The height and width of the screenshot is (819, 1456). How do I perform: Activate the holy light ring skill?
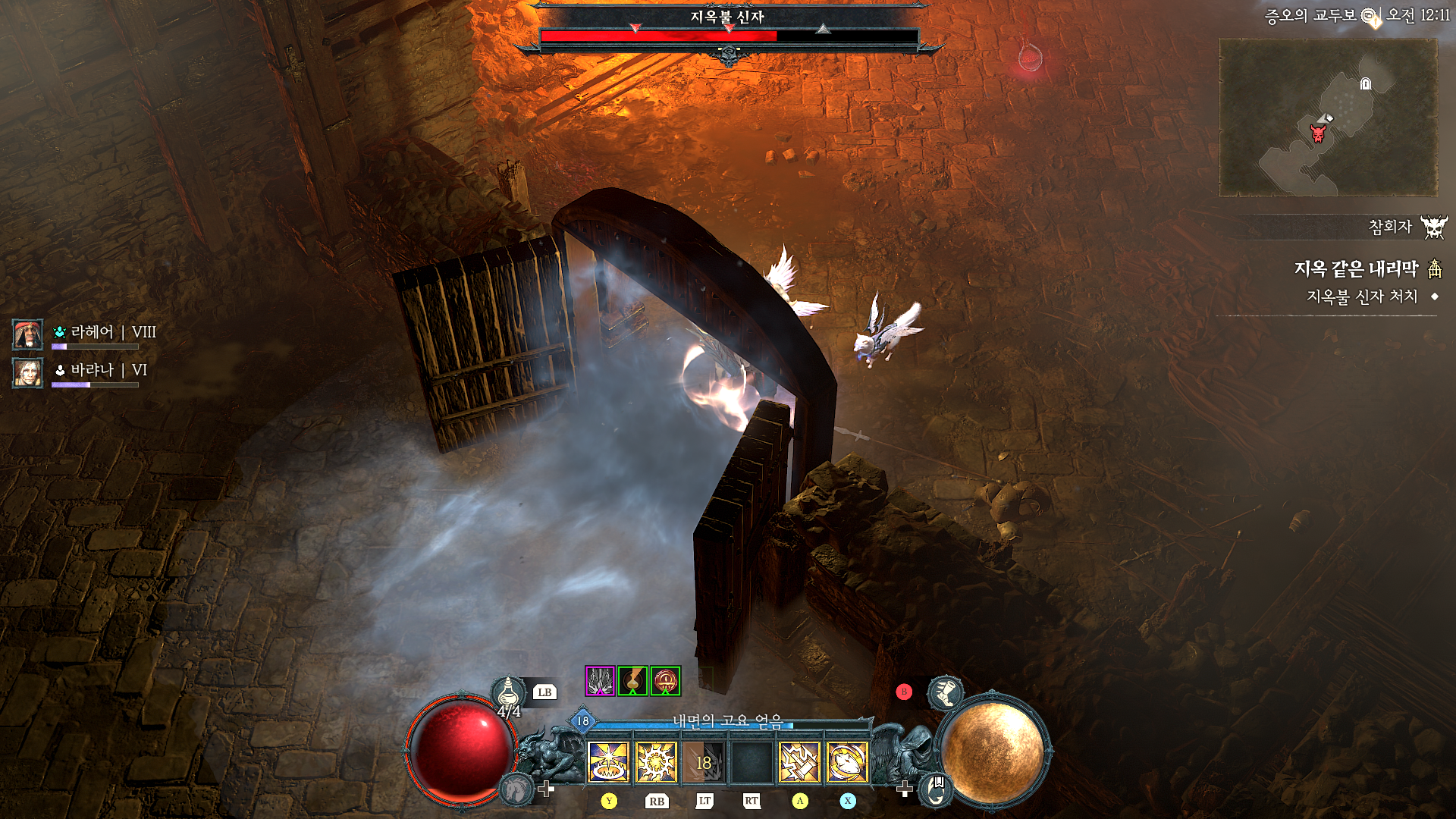(608, 761)
